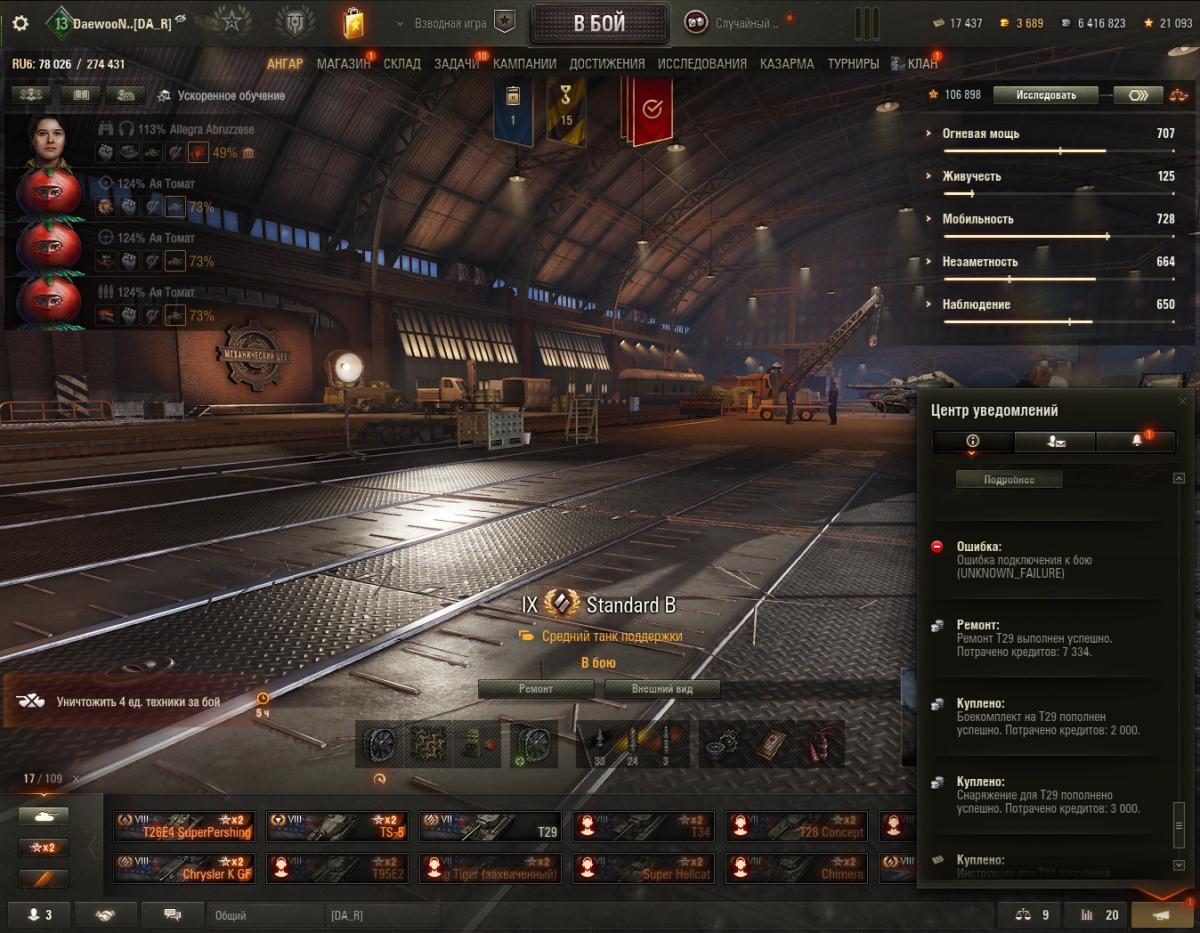Go to the ЗАДАЧИ tab

pos(456,63)
